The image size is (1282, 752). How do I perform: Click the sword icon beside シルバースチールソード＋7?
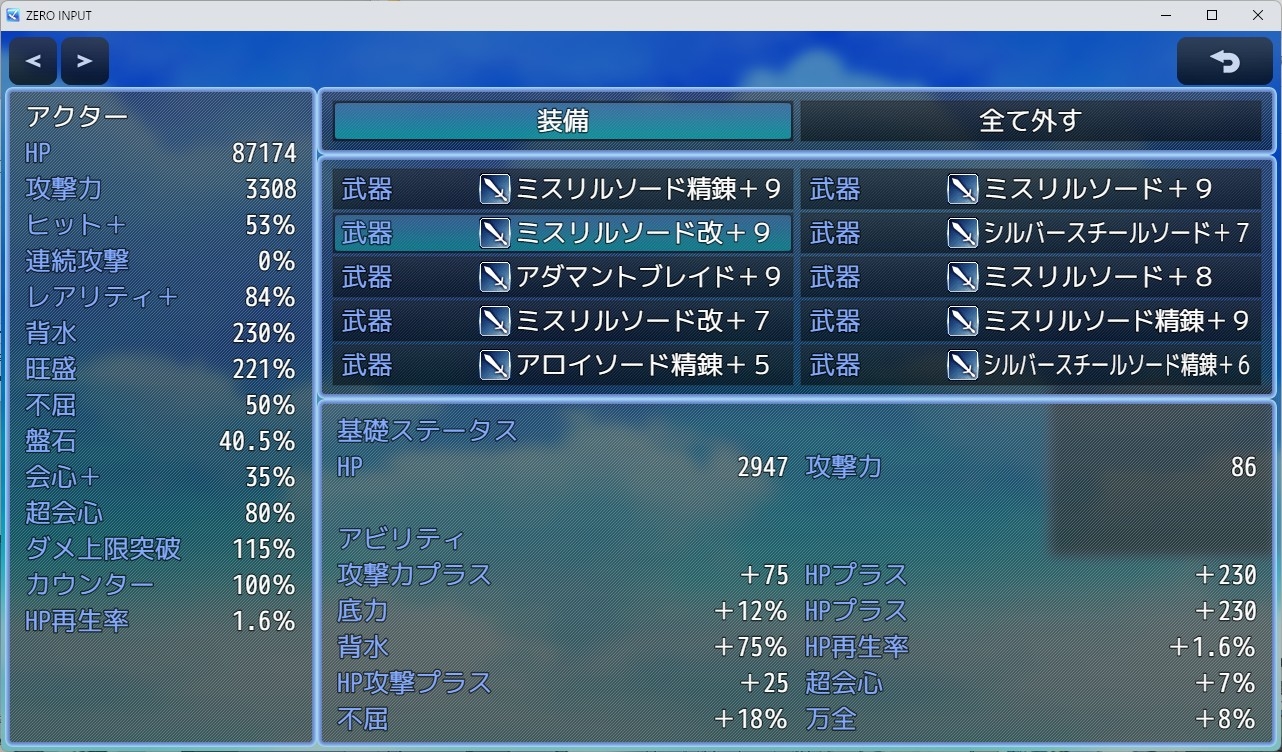[963, 233]
